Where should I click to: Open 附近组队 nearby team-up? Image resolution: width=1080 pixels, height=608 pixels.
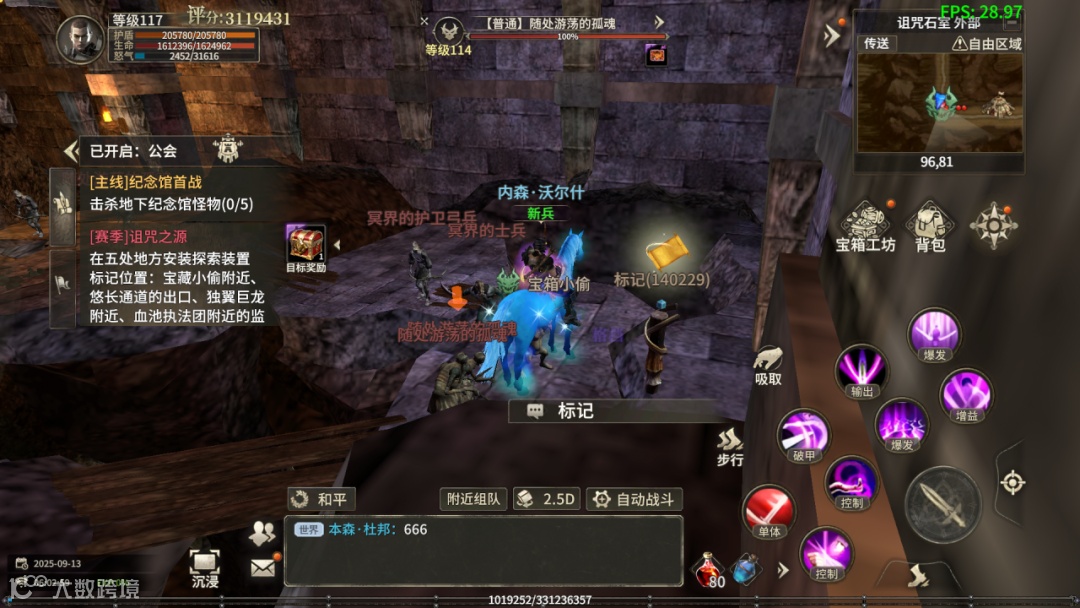click(473, 499)
